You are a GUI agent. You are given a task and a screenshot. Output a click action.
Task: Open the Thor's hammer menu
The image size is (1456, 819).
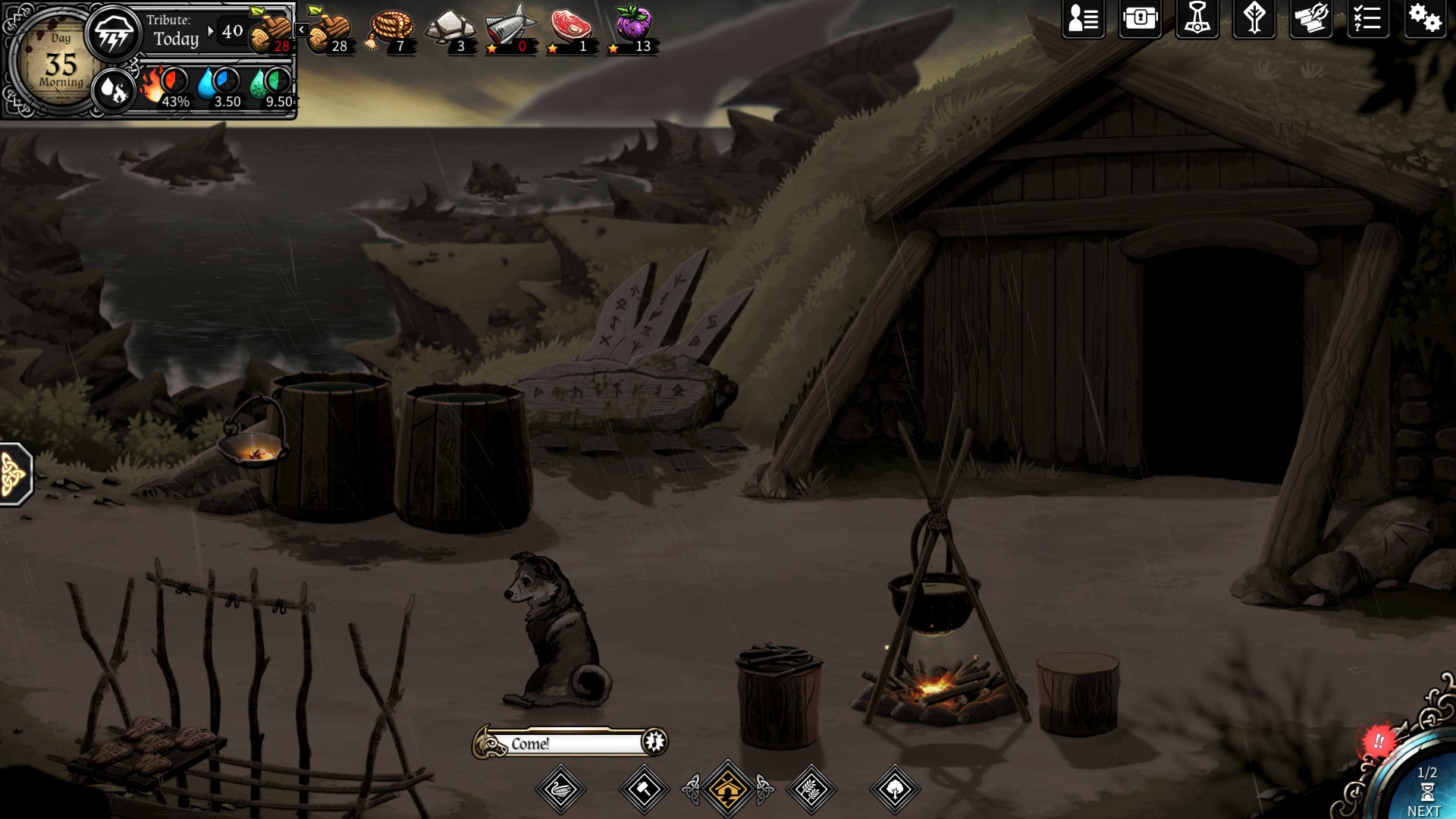(1197, 19)
